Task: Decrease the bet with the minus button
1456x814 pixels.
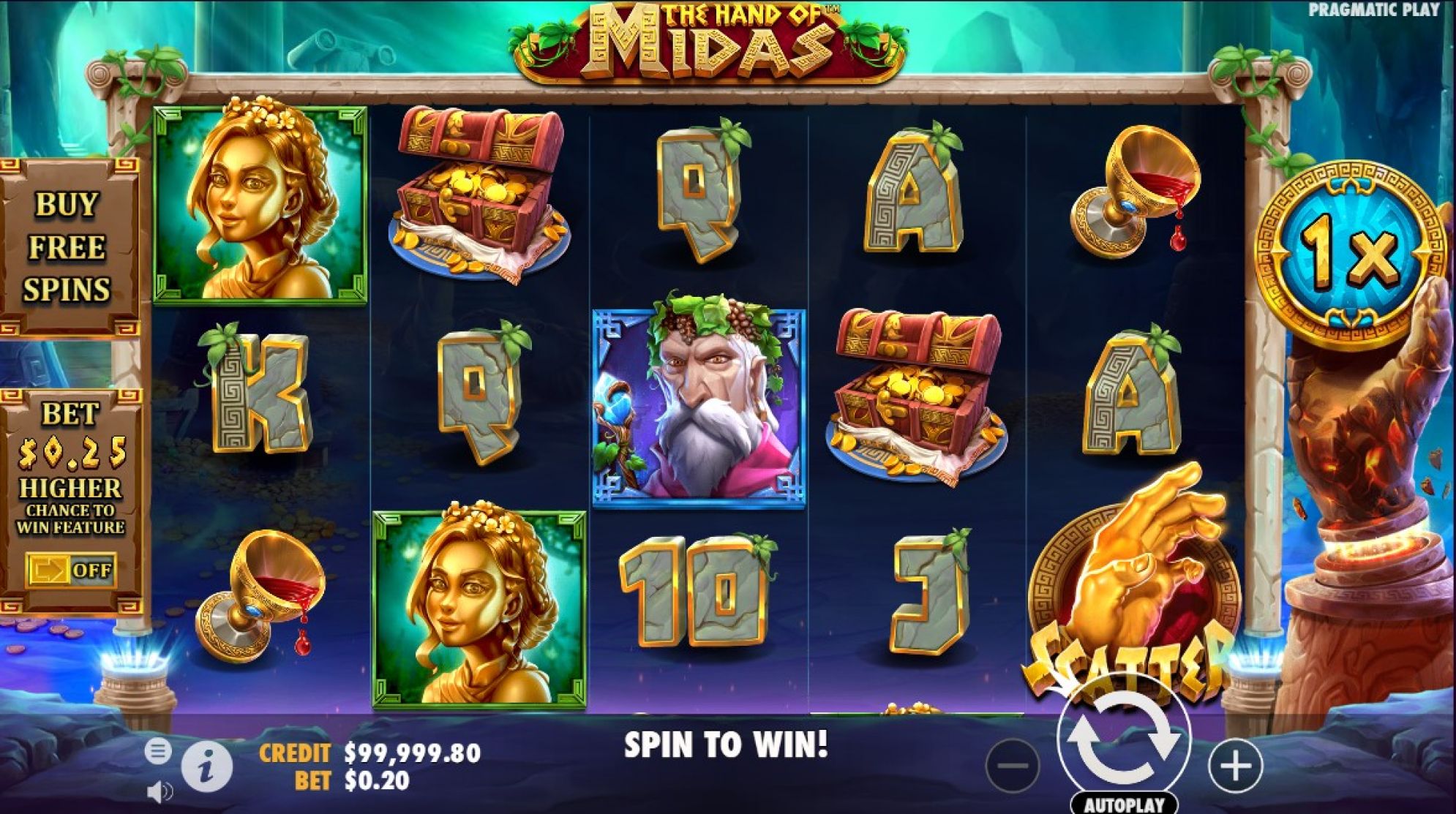Action: tap(1013, 766)
